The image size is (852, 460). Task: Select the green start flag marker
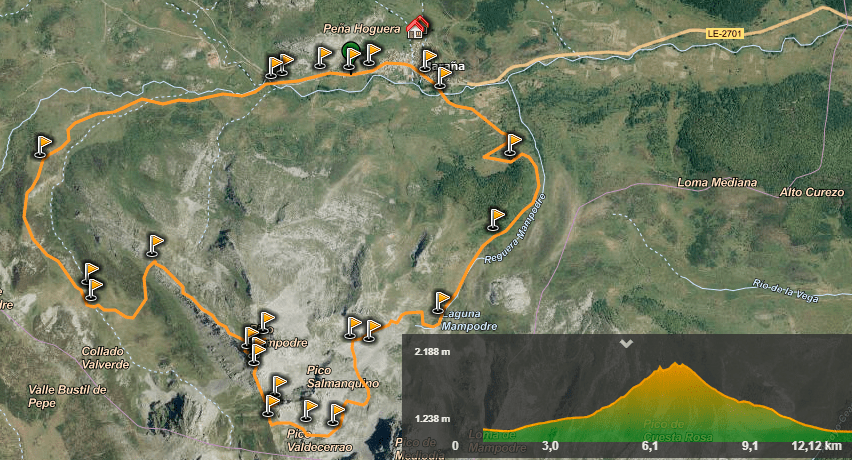coord(350,54)
